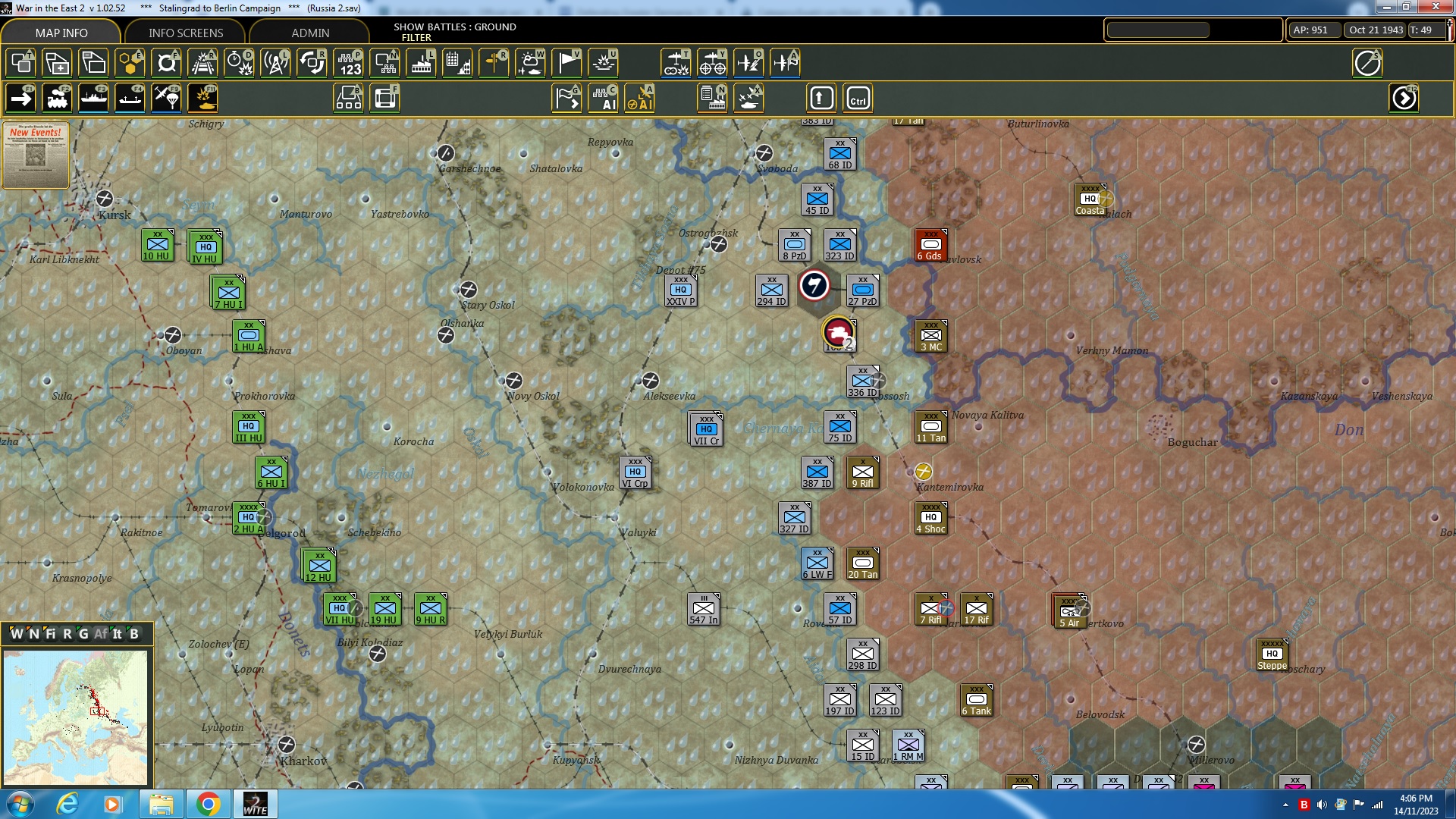Select the unit movement mode tool (F1)
Image resolution: width=1456 pixels, height=819 pixels.
[21, 97]
